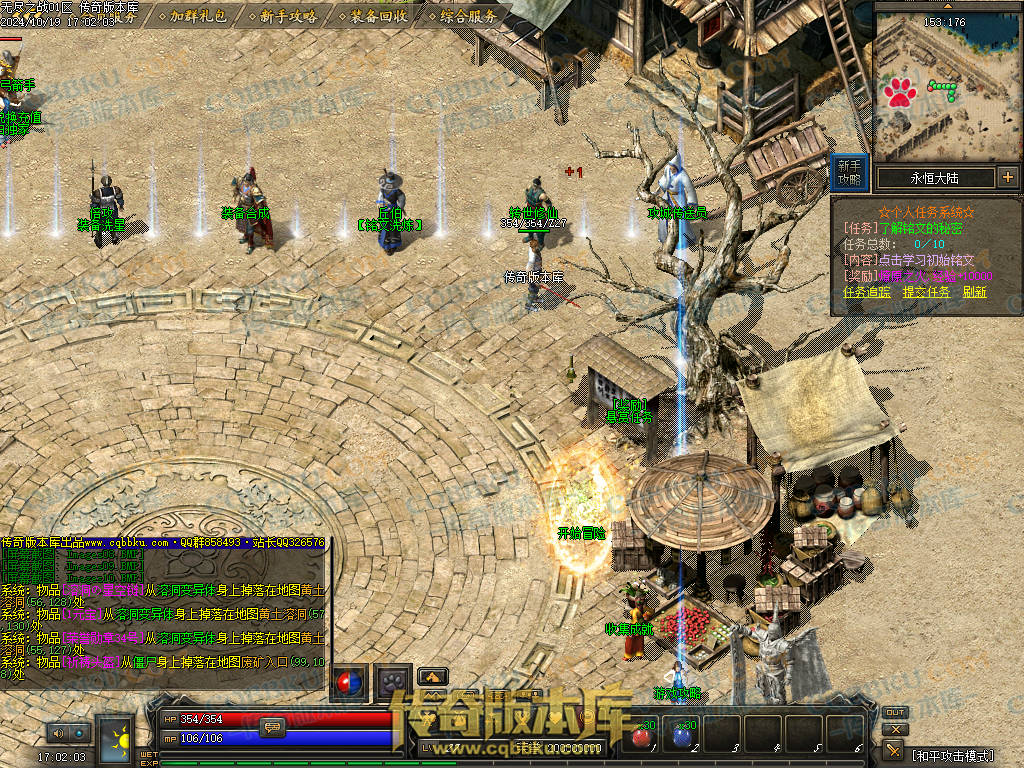Image resolution: width=1024 pixels, height=768 pixels.
Task: Click the plus button next to 永恒大陆
Action: click(1007, 178)
